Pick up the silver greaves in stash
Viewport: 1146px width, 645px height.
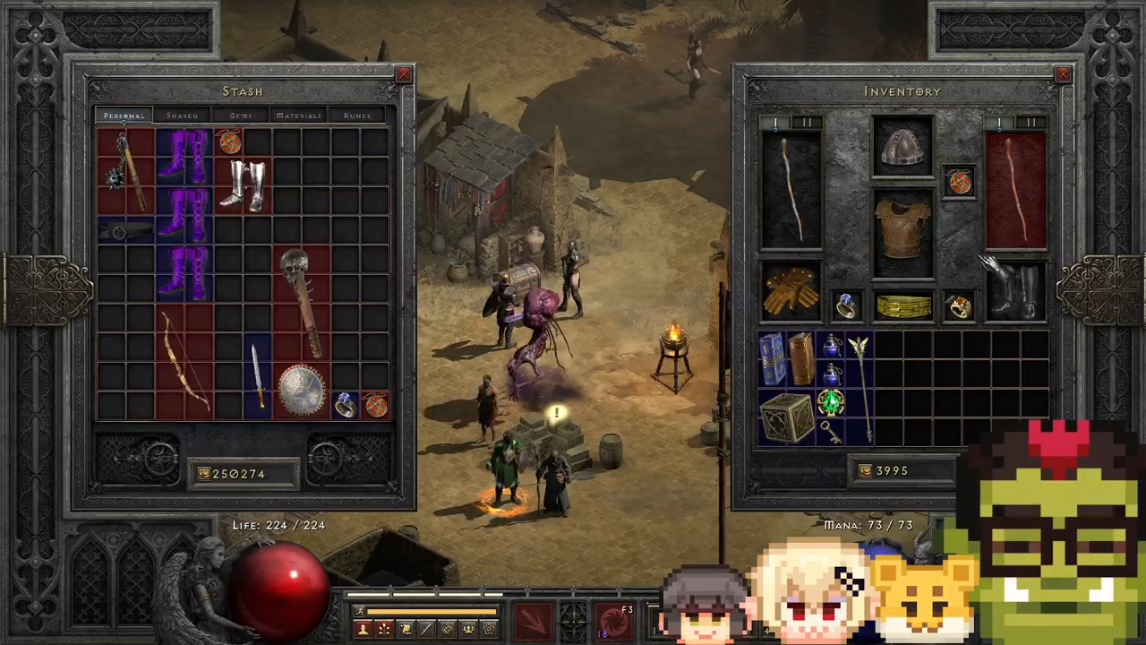coord(241,185)
